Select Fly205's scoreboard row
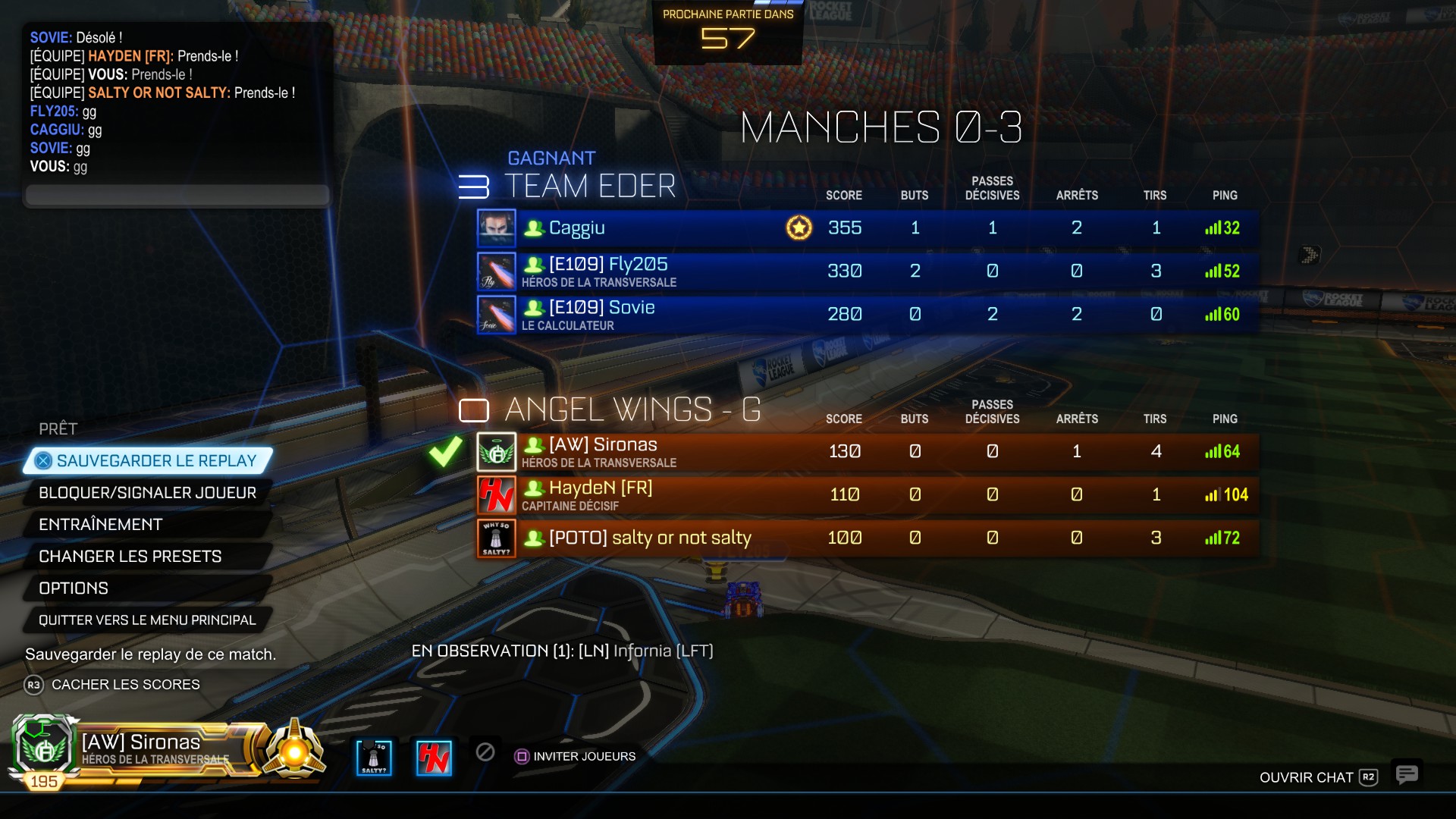This screenshot has width=1456, height=819. point(867,271)
